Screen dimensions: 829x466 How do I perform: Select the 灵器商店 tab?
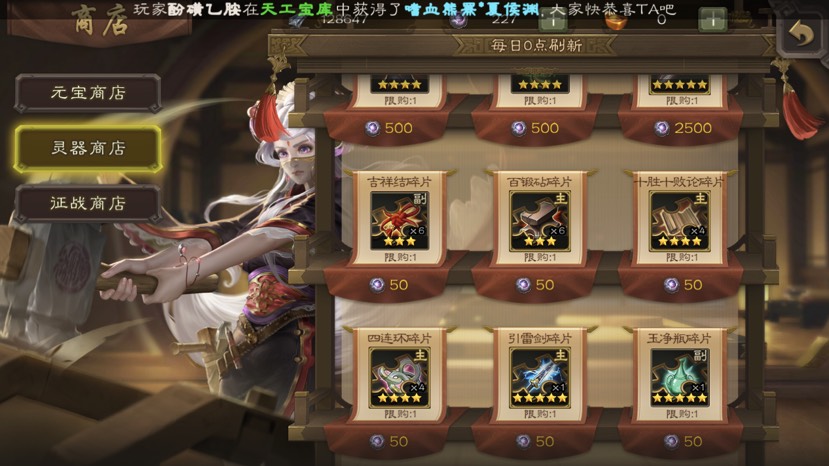click(88, 148)
